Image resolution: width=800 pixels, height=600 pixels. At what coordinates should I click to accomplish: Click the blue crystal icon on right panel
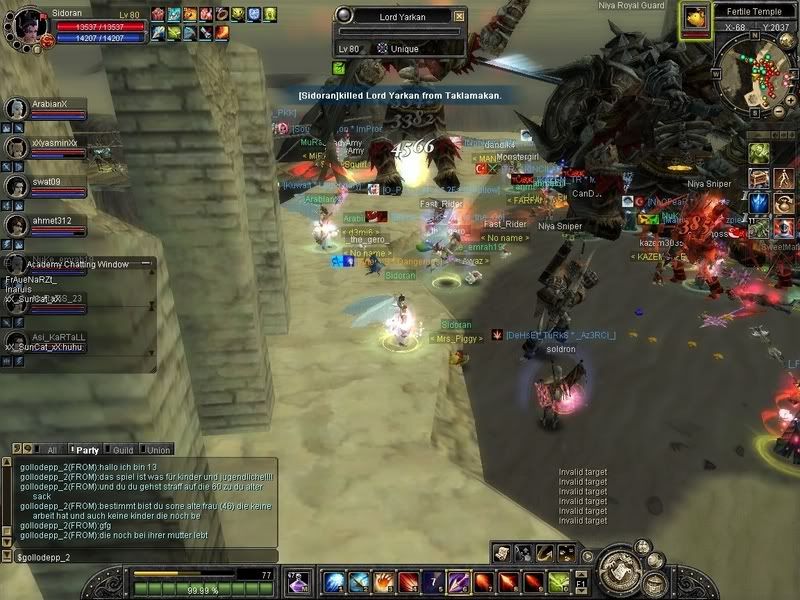(x=760, y=203)
